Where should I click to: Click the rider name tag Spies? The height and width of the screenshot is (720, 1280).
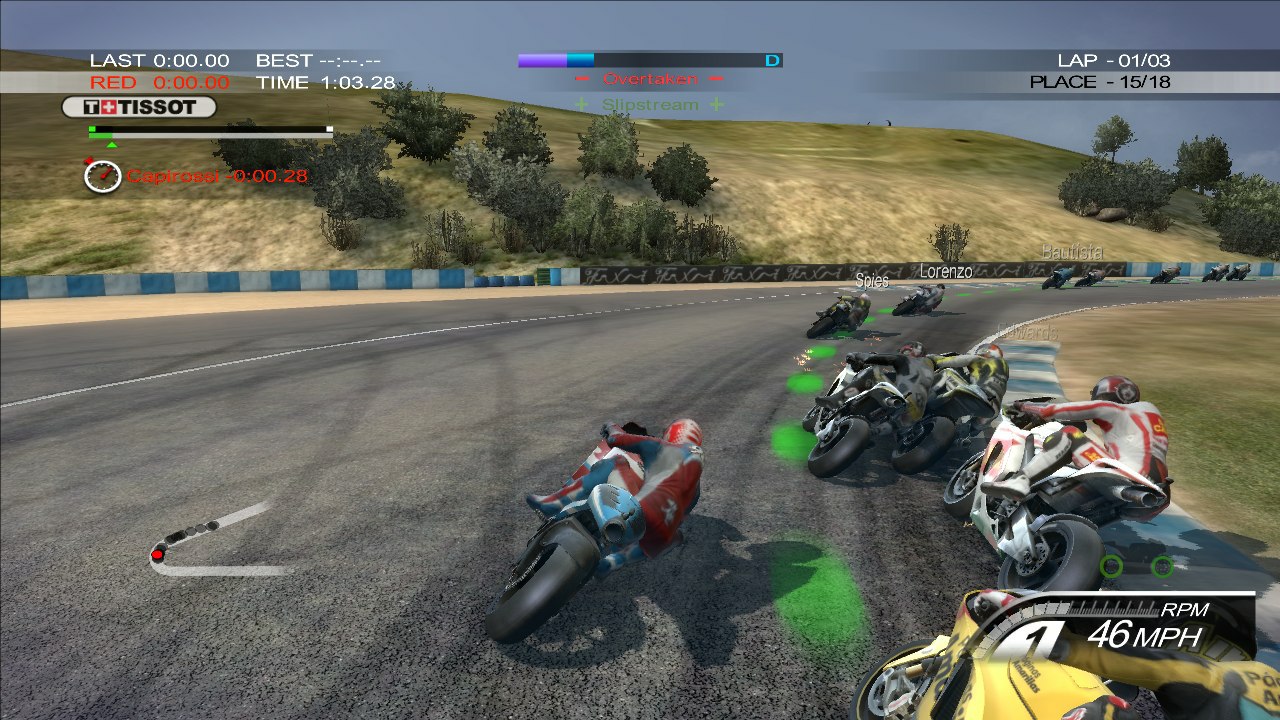[872, 280]
